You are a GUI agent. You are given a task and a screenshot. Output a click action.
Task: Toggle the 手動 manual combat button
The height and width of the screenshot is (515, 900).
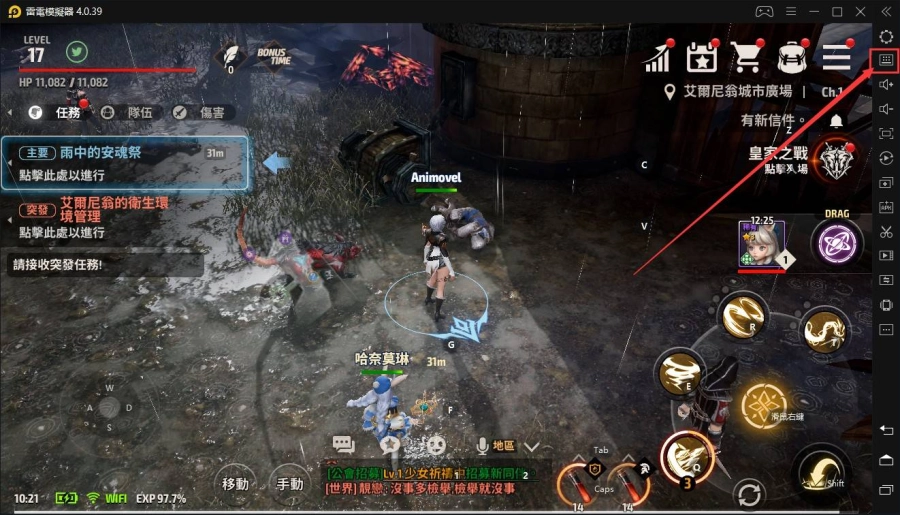[290, 484]
